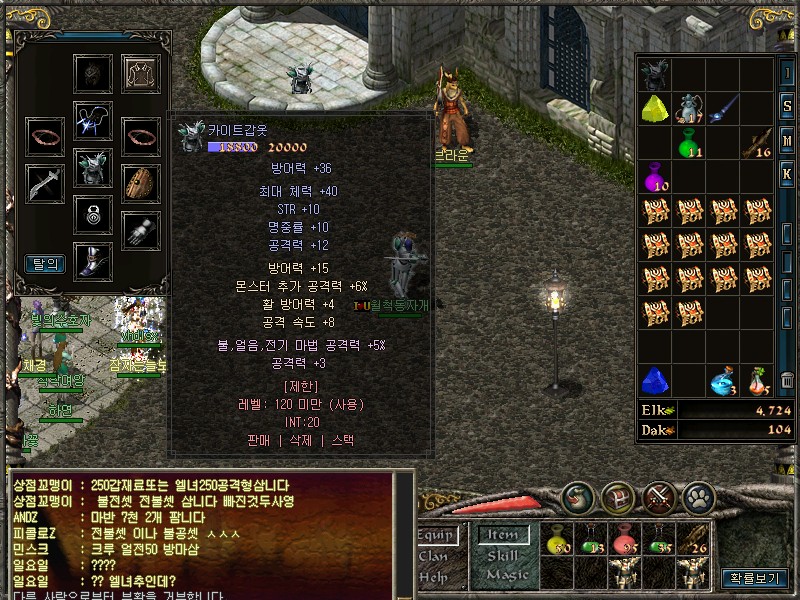The image size is (800, 600).
Task: Open the Equip menu entry
Action: pos(437,536)
